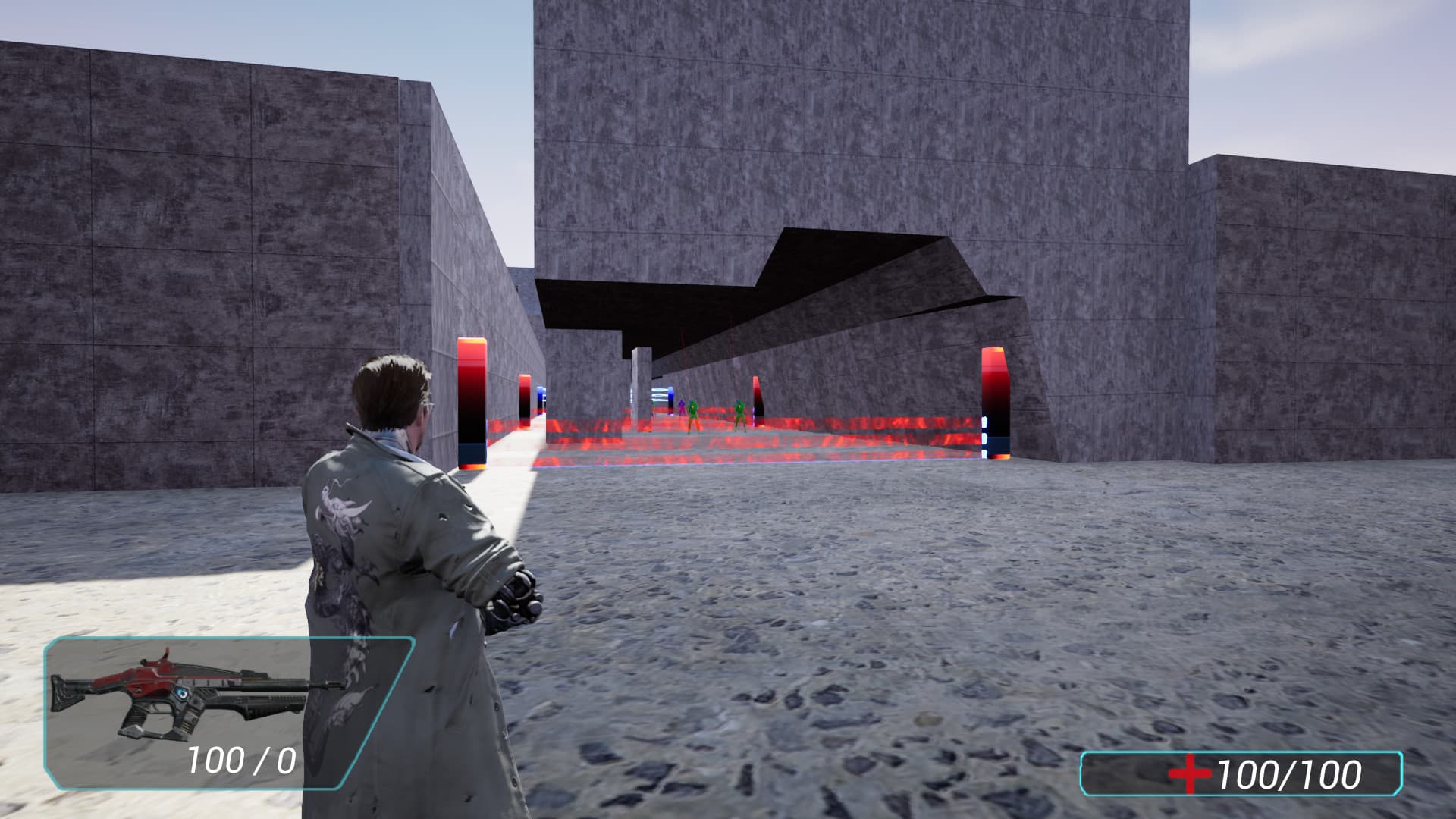Click the blue emblem on the rifle's stock
The width and height of the screenshot is (1456, 819).
click(x=181, y=692)
